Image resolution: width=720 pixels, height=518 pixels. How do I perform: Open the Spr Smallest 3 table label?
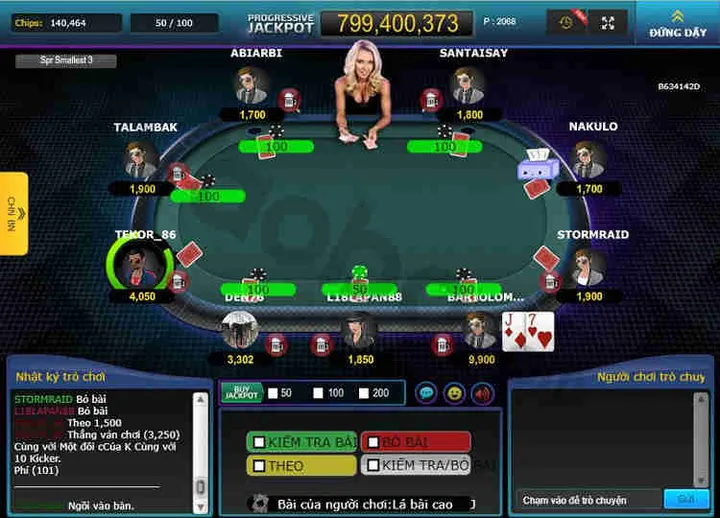[66, 61]
